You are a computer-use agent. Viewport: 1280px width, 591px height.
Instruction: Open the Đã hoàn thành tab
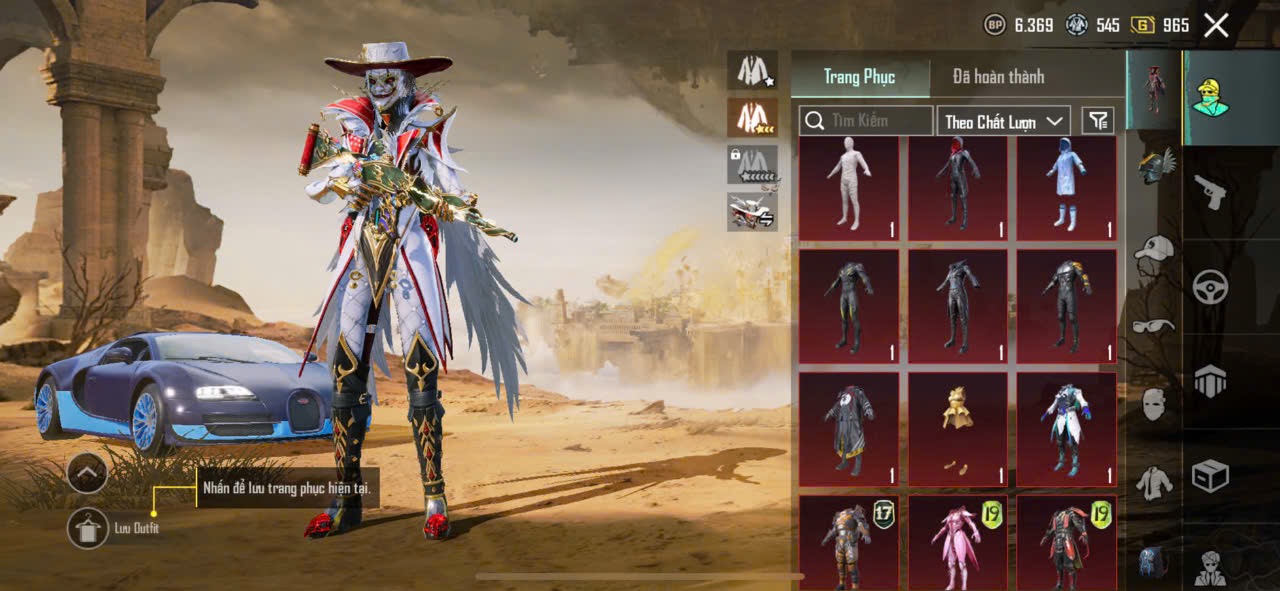[998, 77]
